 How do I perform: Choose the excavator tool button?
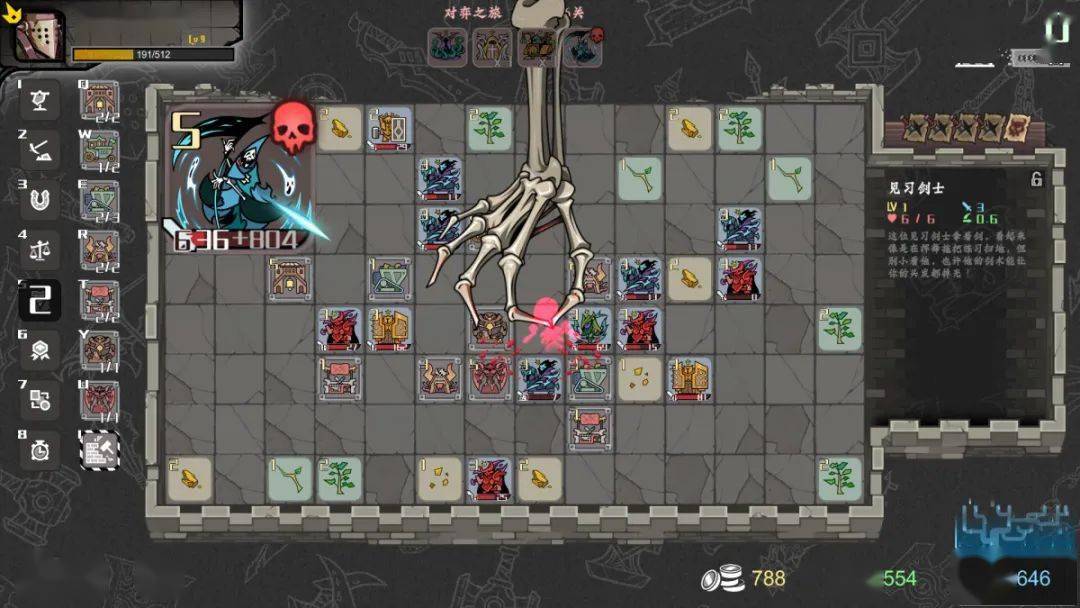40,150
